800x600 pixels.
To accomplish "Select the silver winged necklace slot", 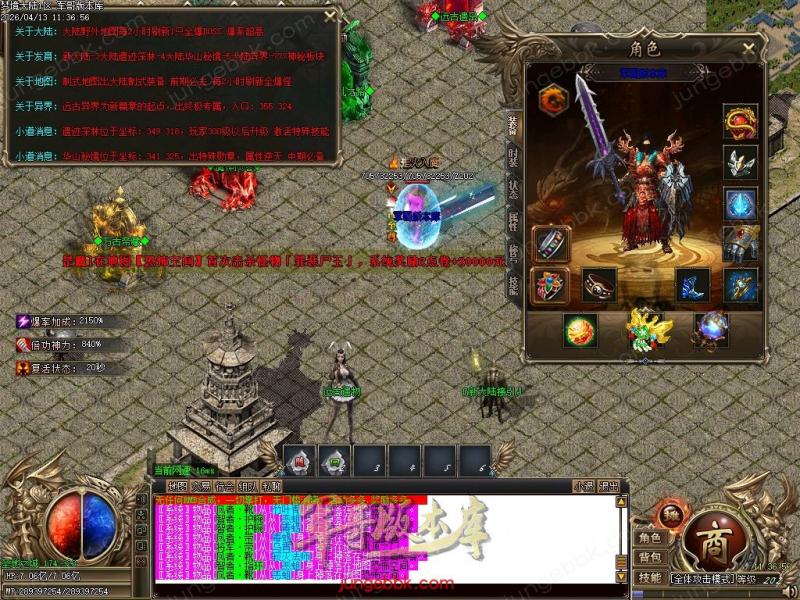I will [x=741, y=163].
